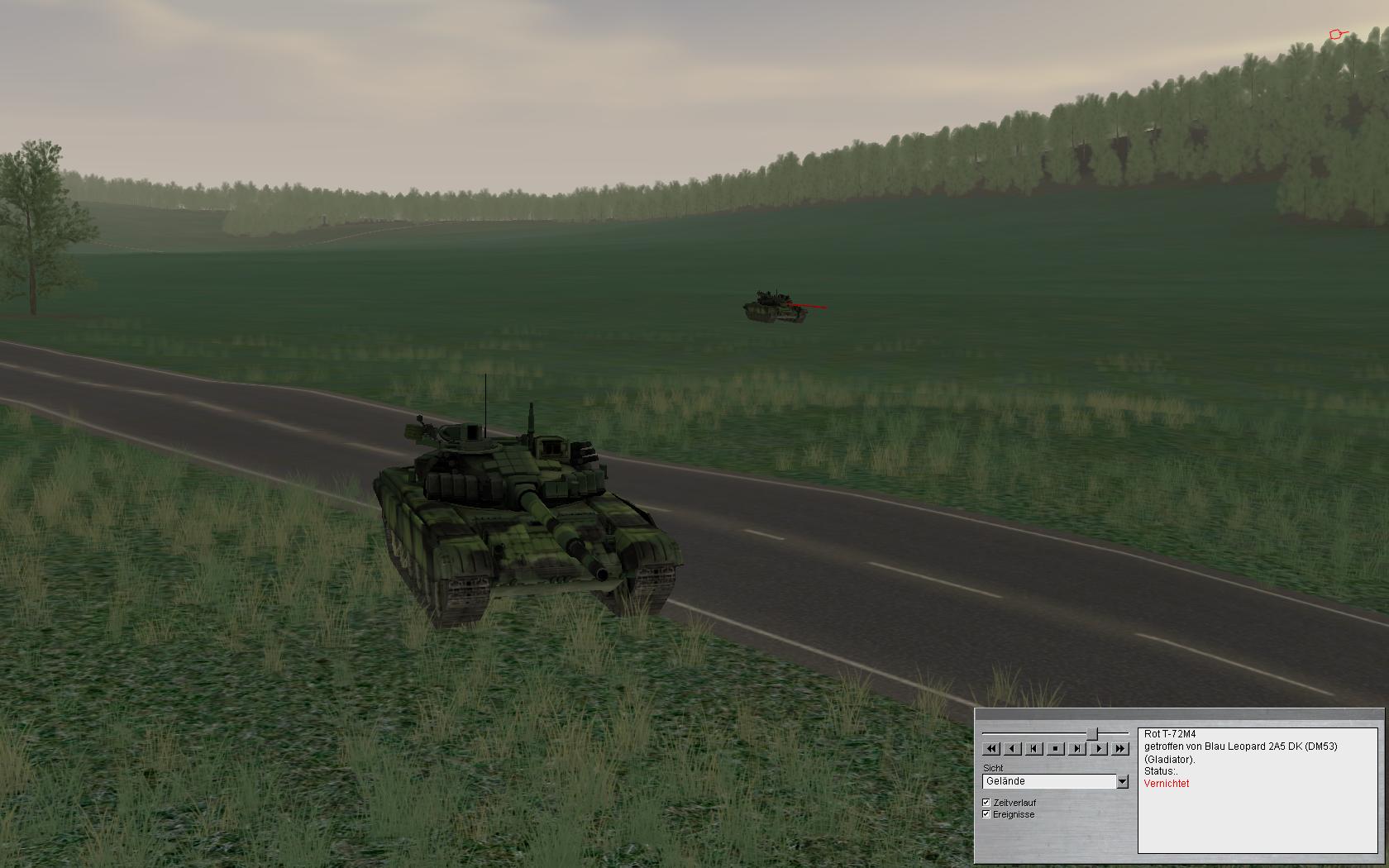Toggle the Zeitverlauf checkbox
The width and height of the screenshot is (1389, 868).
[x=986, y=803]
